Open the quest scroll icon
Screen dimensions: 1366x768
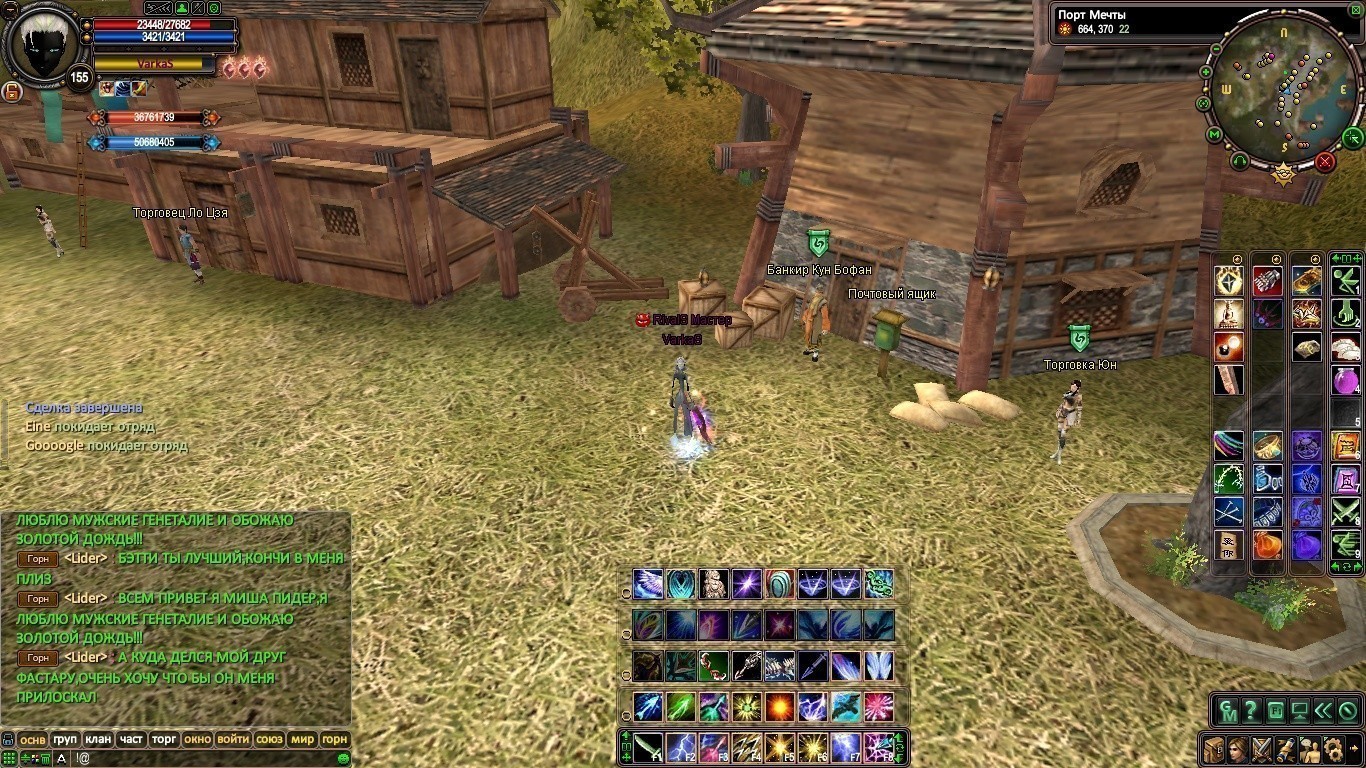(x=1284, y=749)
